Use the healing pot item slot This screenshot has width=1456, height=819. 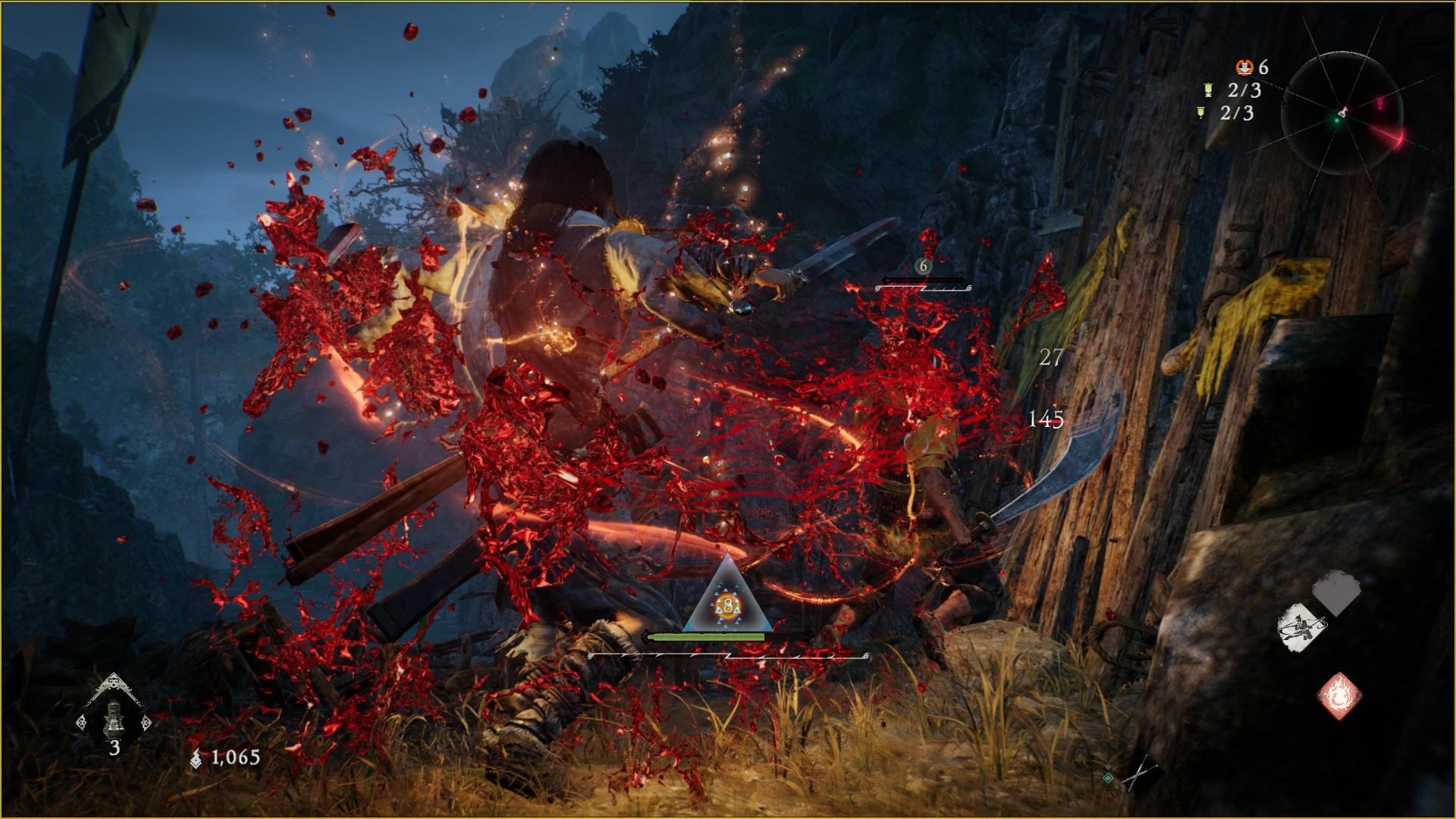point(114,716)
